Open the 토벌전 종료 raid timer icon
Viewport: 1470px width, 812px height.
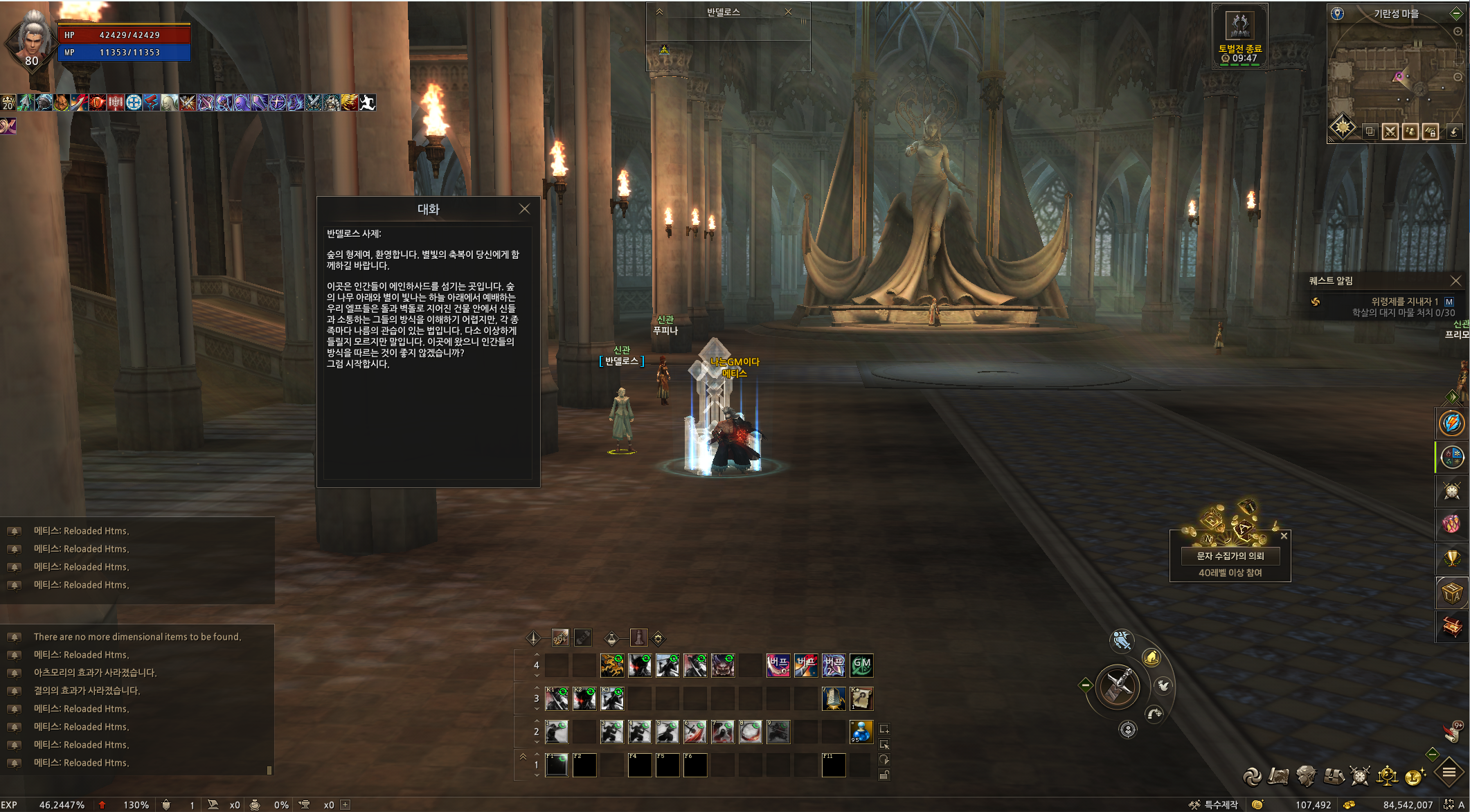click(x=1239, y=26)
